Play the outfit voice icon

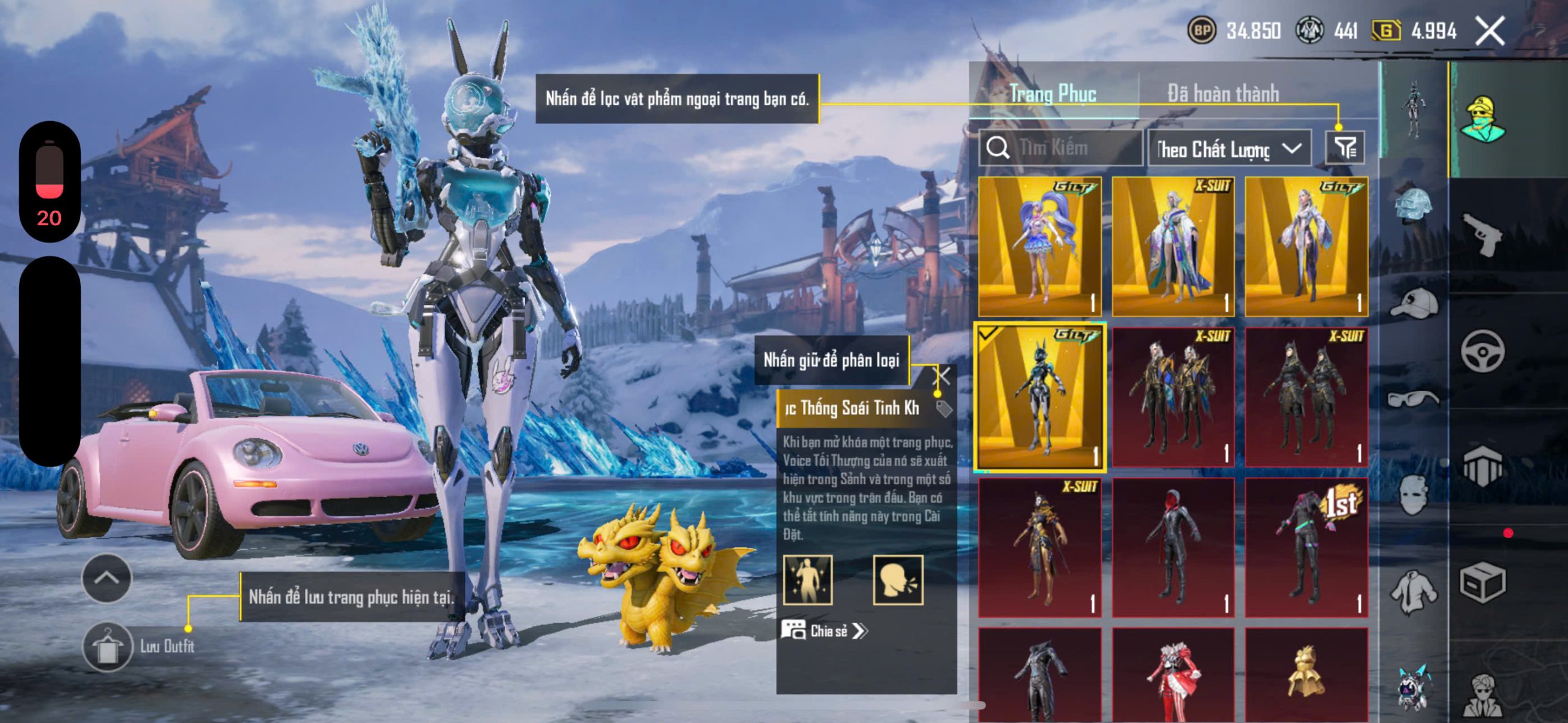click(897, 580)
